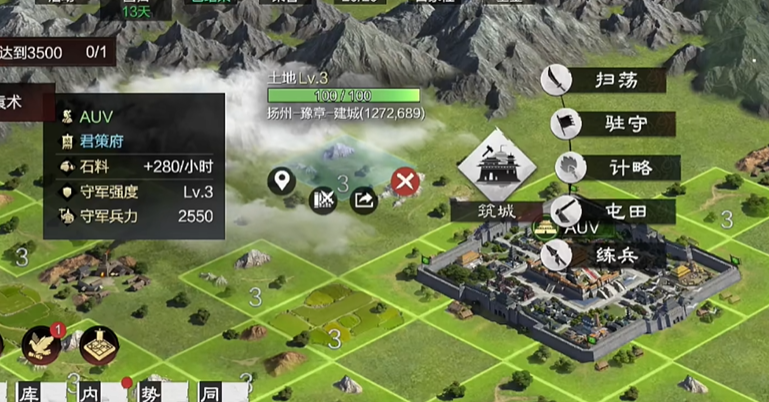Share this land tile's coordinates

(x=363, y=200)
